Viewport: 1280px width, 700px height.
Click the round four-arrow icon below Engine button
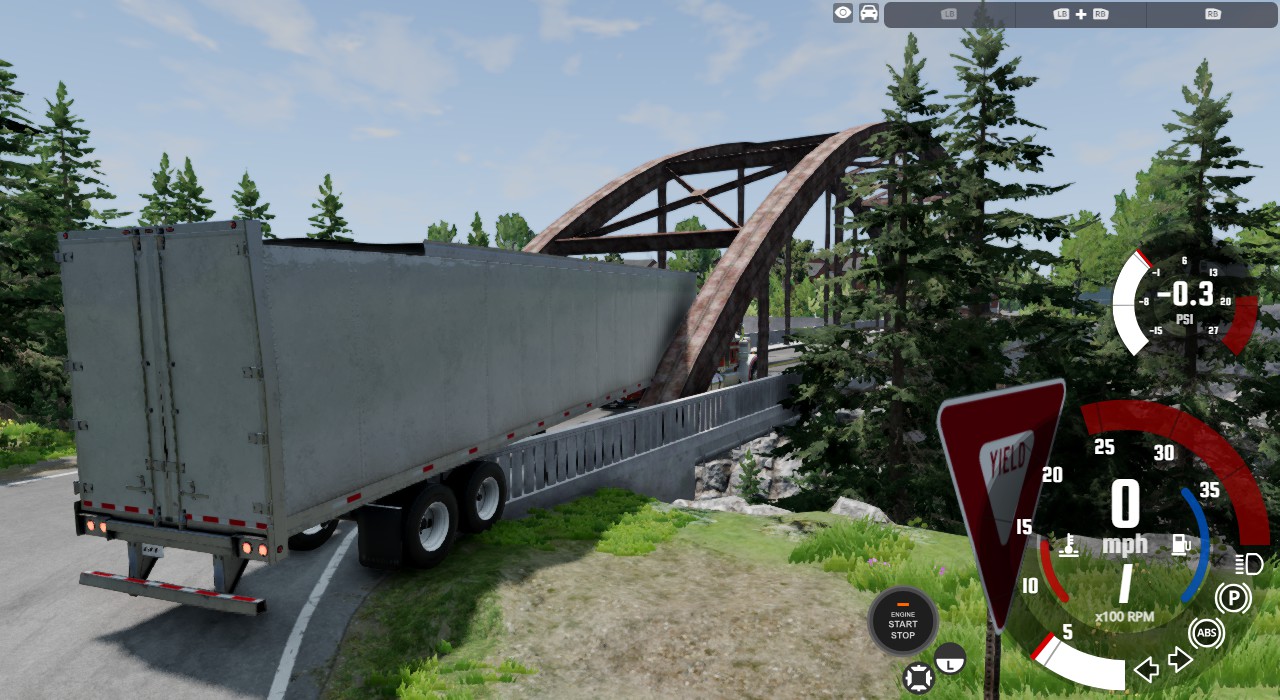(917, 677)
